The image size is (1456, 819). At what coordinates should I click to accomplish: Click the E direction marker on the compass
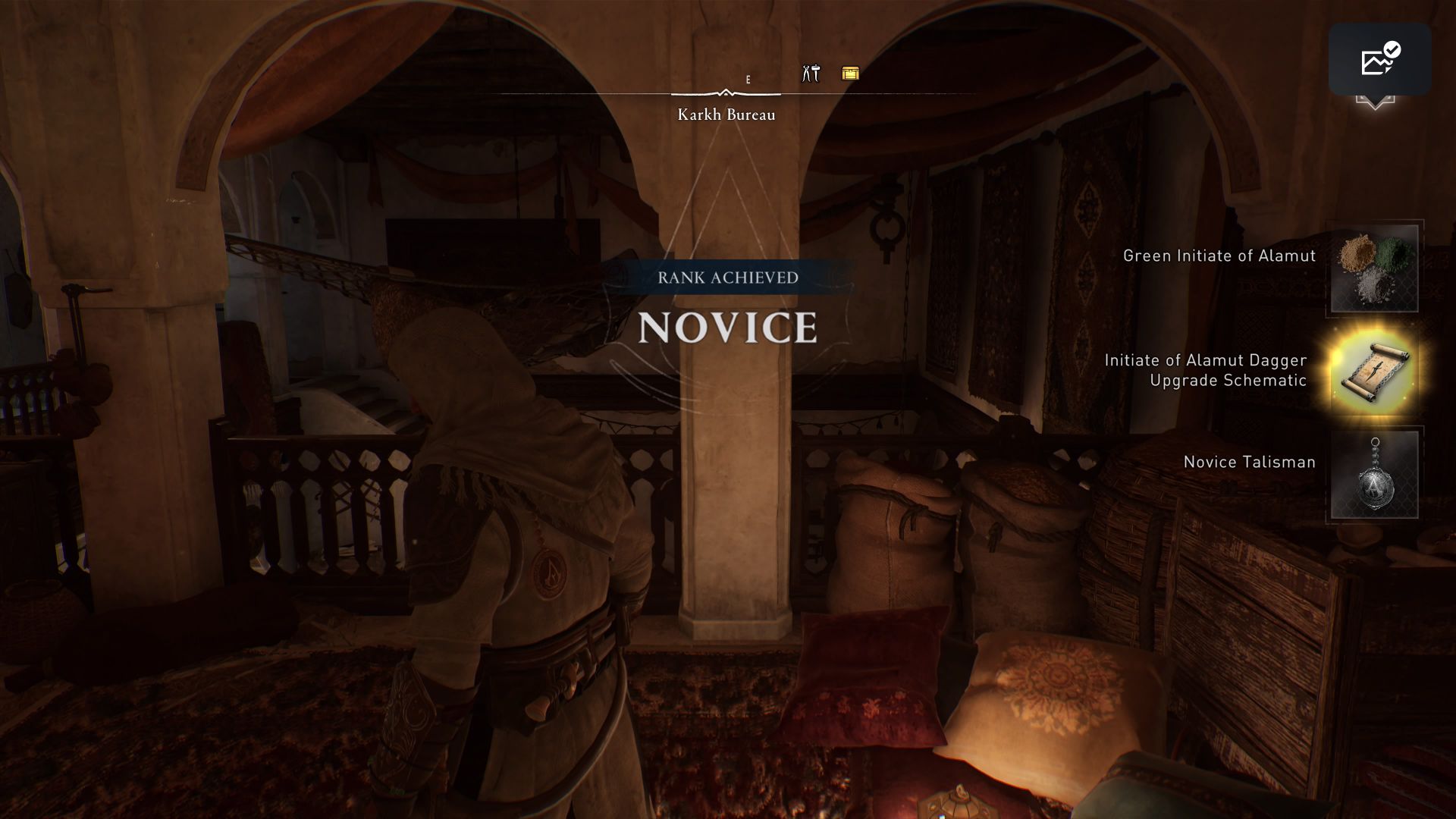click(x=748, y=78)
